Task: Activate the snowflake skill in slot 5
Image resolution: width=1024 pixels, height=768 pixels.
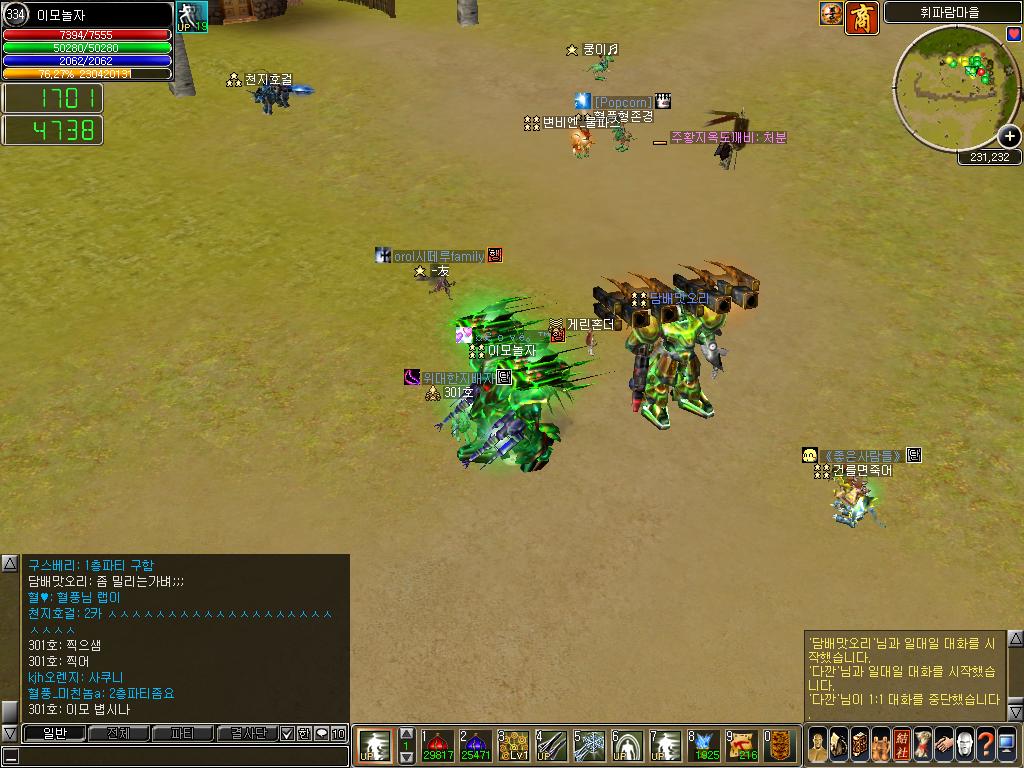Action: pos(590,745)
